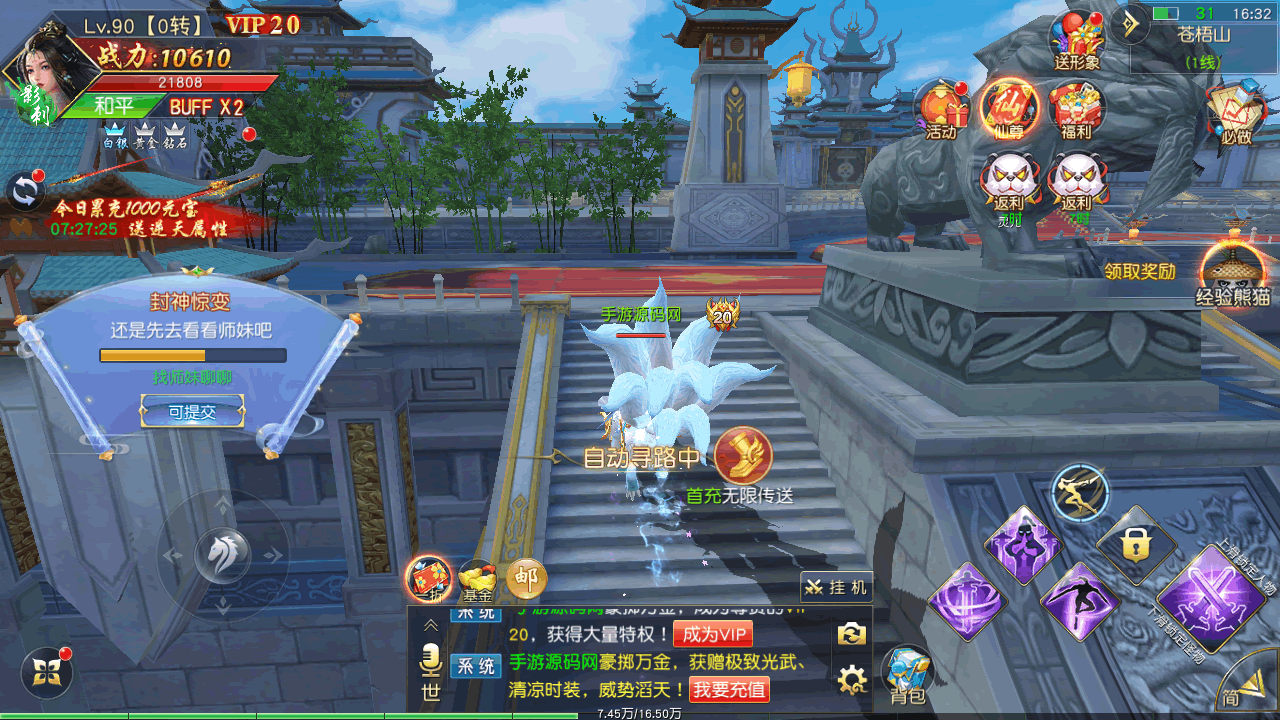Tap the locked skill slot padlock
The width and height of the screenshot is (1280, 720).
point(1134,544)
